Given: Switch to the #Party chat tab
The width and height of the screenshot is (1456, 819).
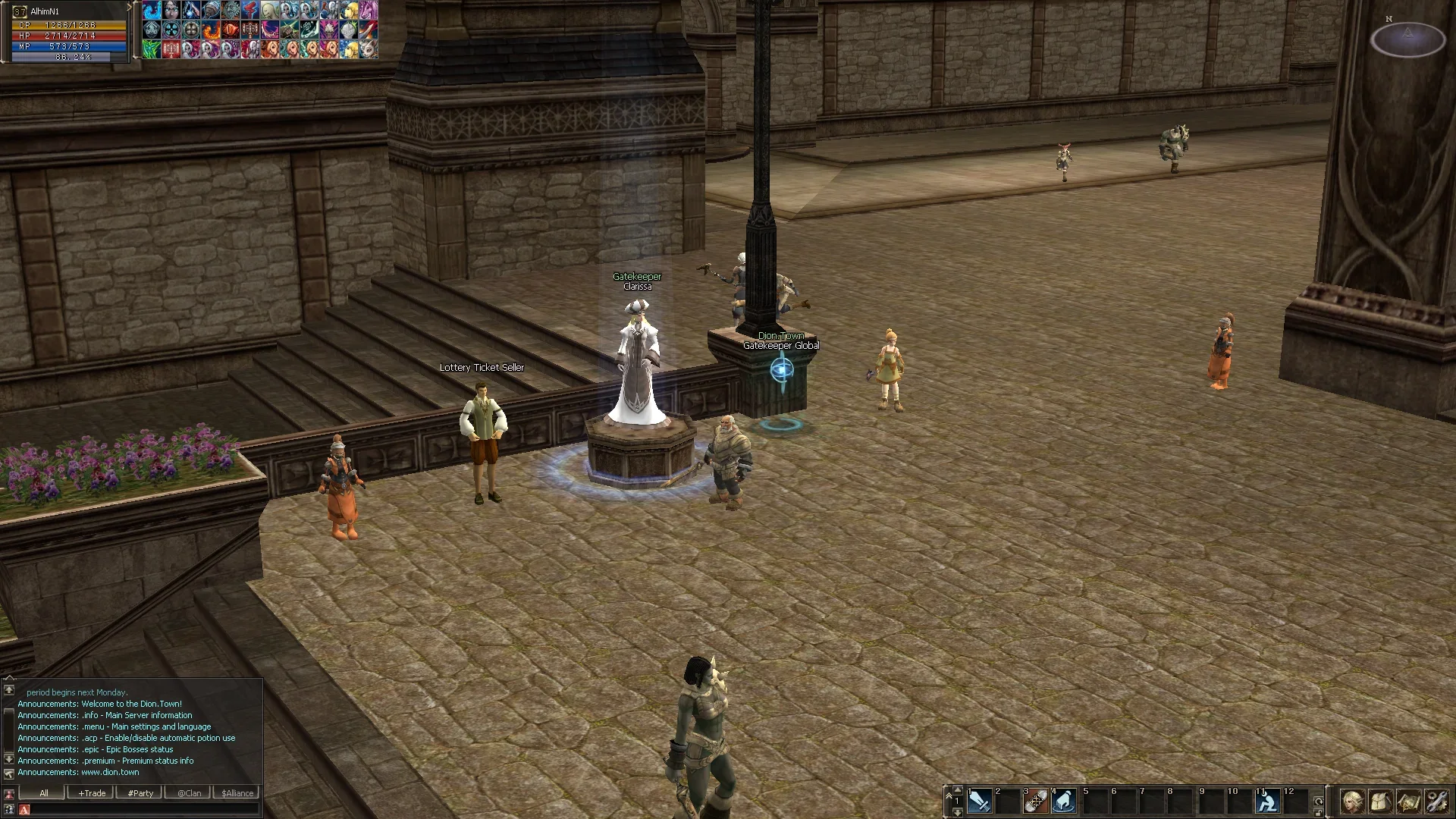Looking at the screenshot, I should [x=140, y=793].
